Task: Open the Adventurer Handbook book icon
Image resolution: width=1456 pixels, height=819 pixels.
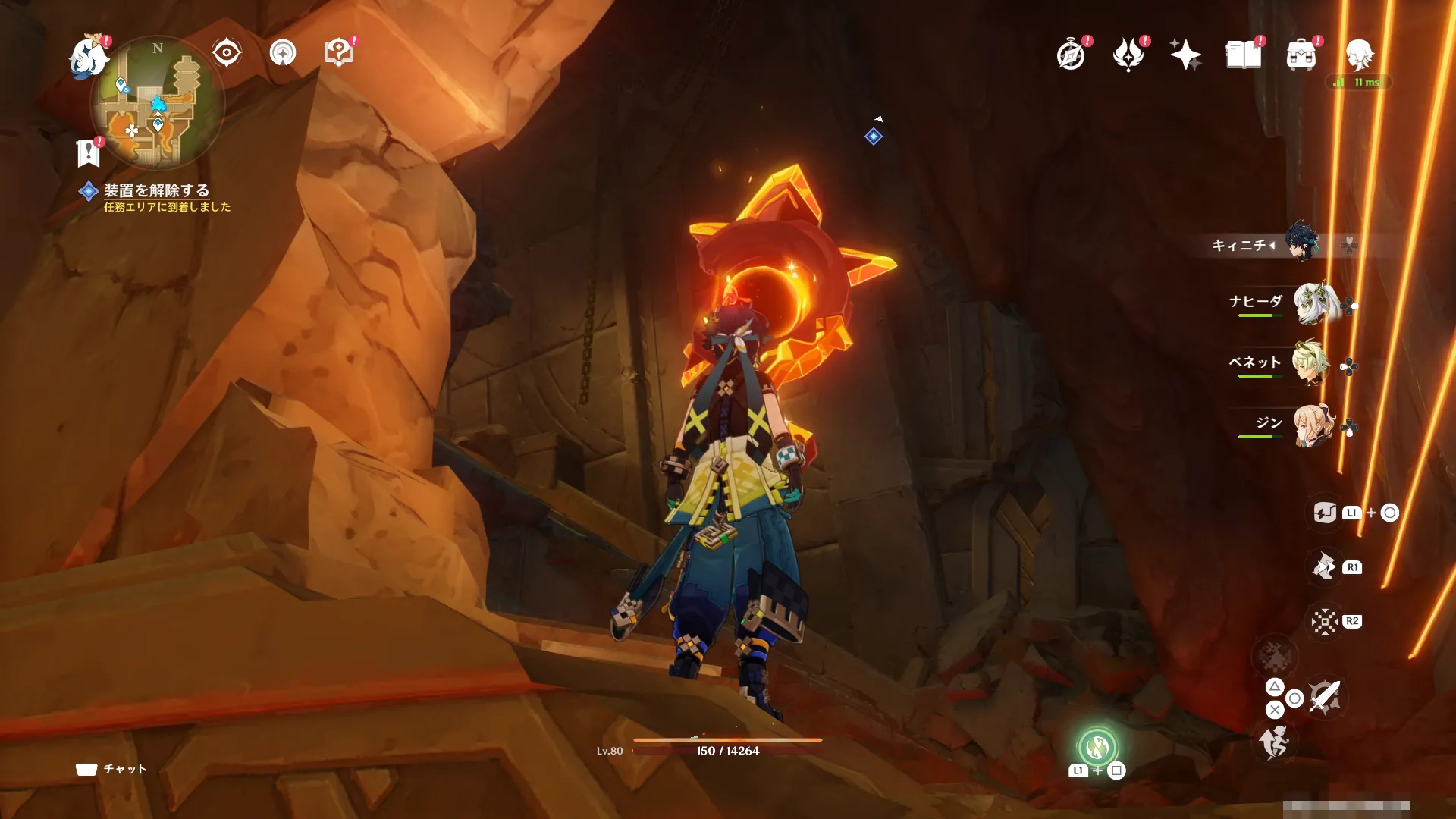Action: click(x=1244, y=55)
